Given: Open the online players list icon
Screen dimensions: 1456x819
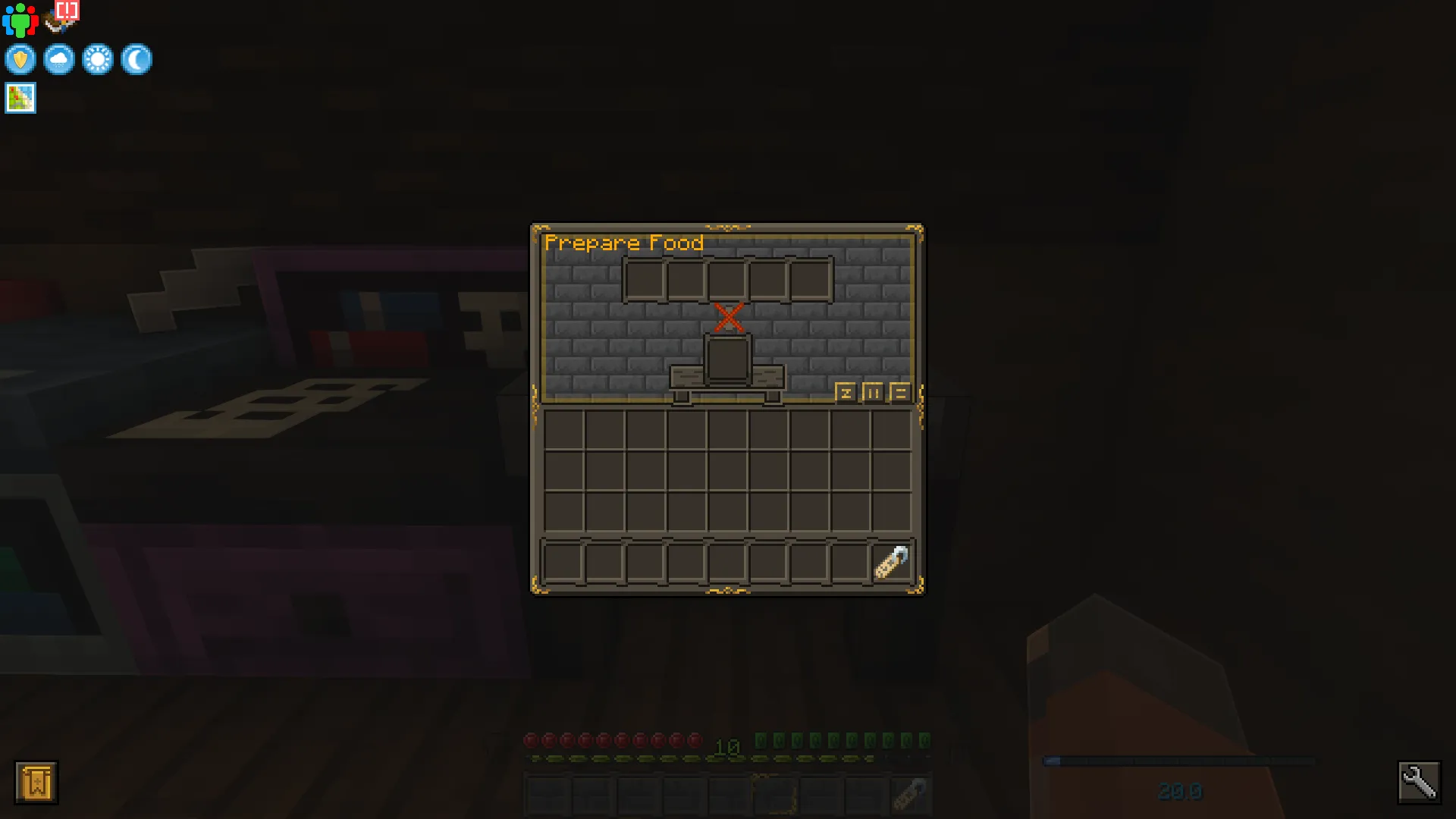Looking at the screenshot, I should (x=20, y=20).
